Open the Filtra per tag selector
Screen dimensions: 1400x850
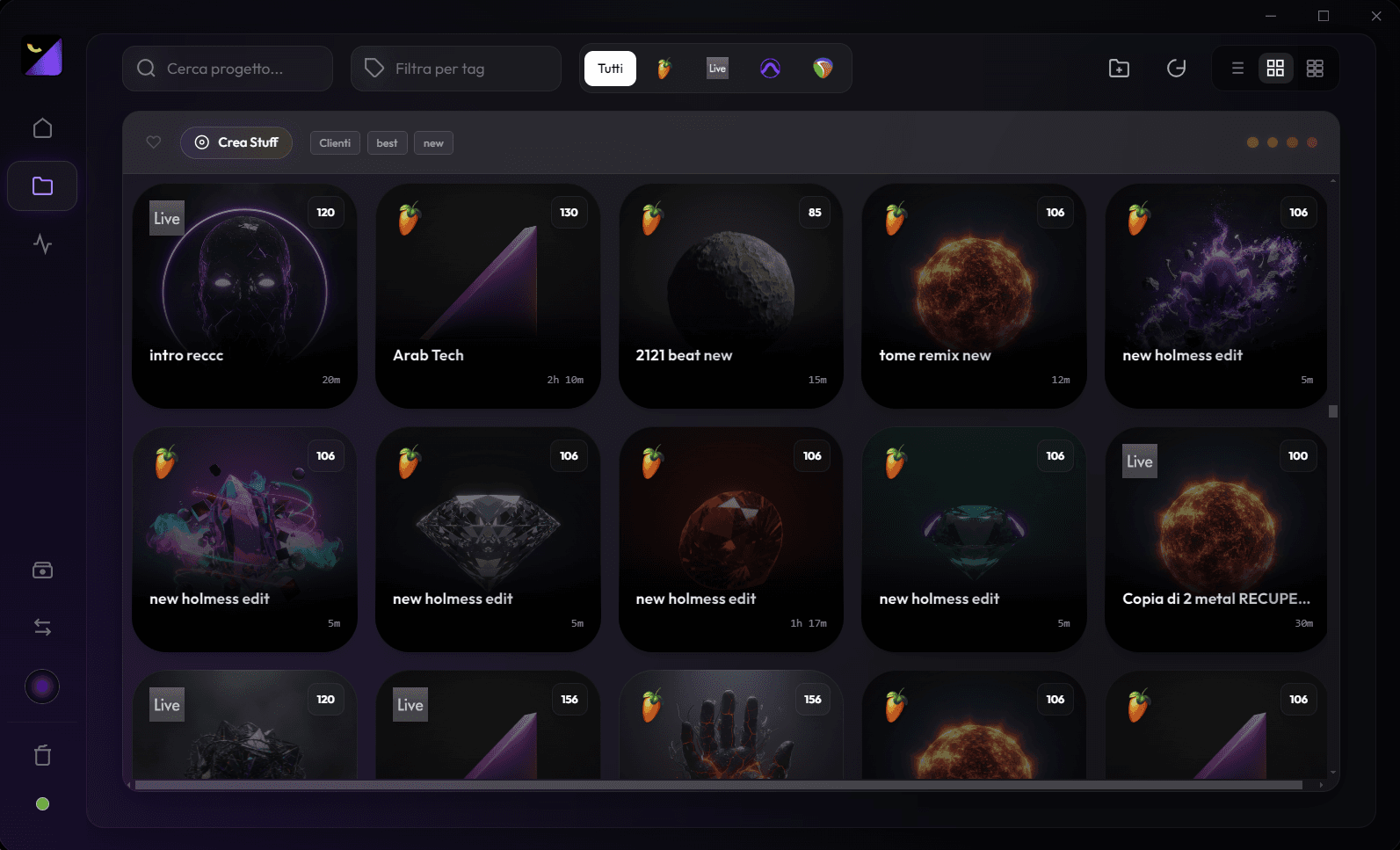(455, 68)
